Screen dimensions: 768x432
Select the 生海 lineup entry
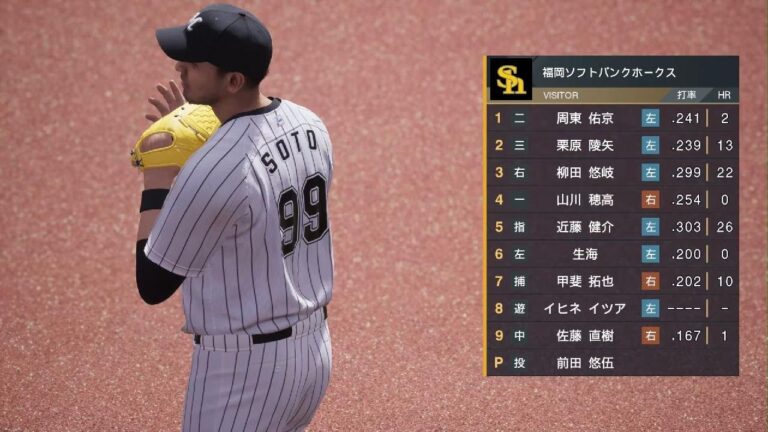[585, 254]
